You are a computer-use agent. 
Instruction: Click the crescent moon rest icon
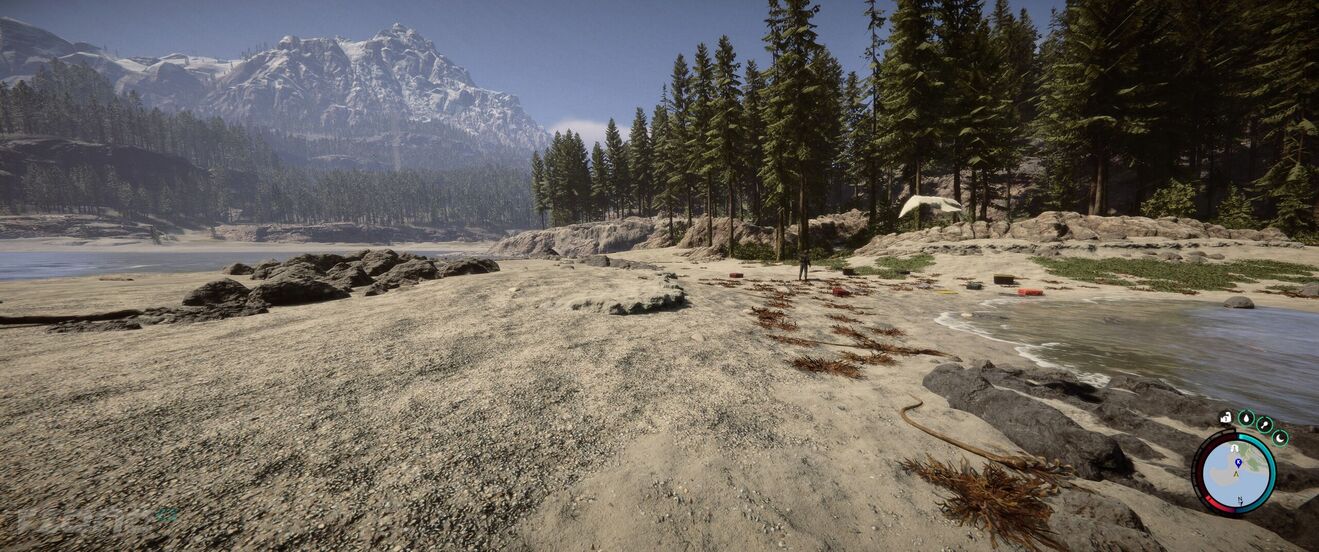[x=1280, y=437]
